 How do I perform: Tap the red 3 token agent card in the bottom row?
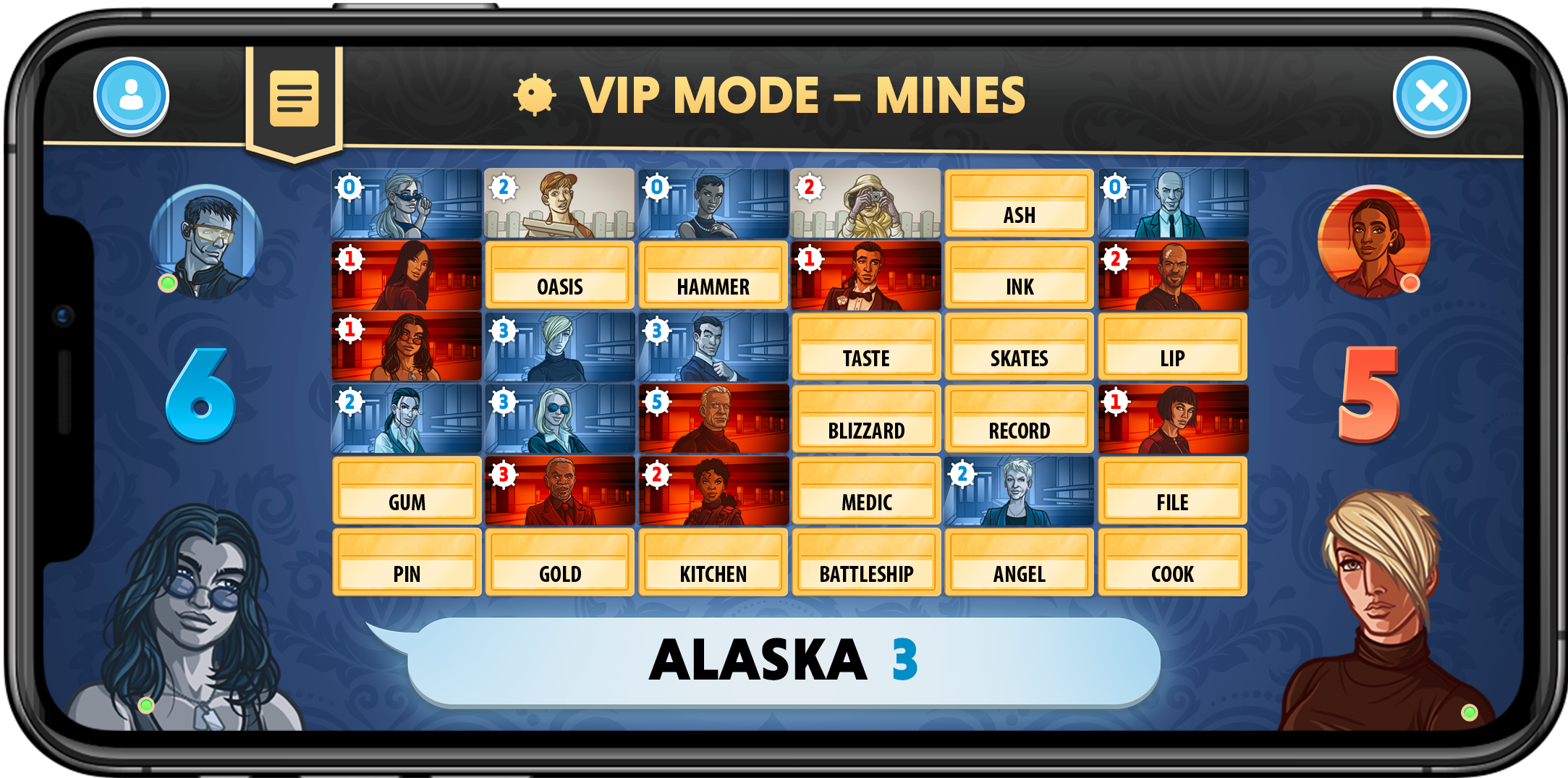[559, 490]
